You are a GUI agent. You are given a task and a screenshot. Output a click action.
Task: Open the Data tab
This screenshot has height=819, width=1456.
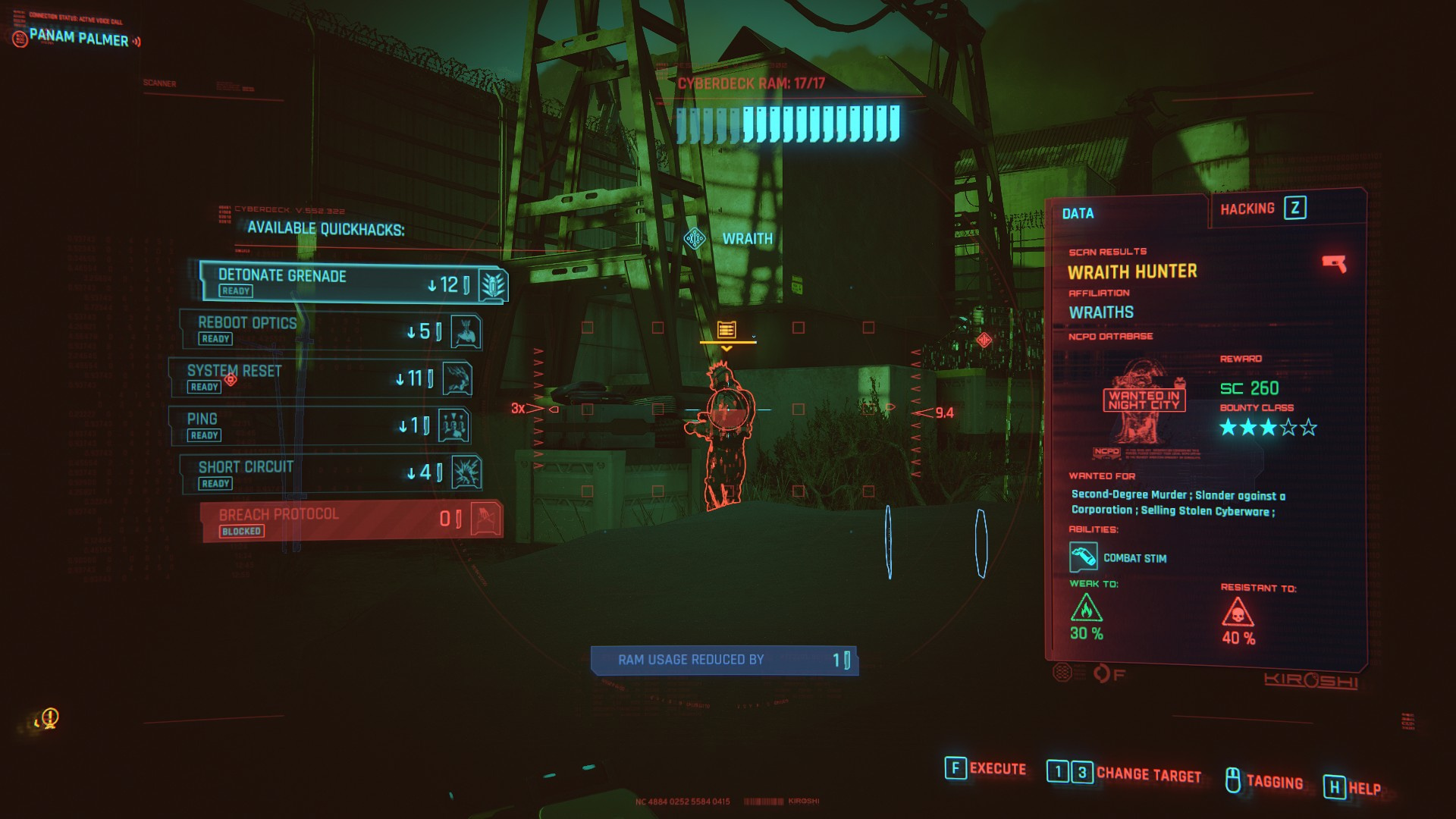click(1078, 214)
